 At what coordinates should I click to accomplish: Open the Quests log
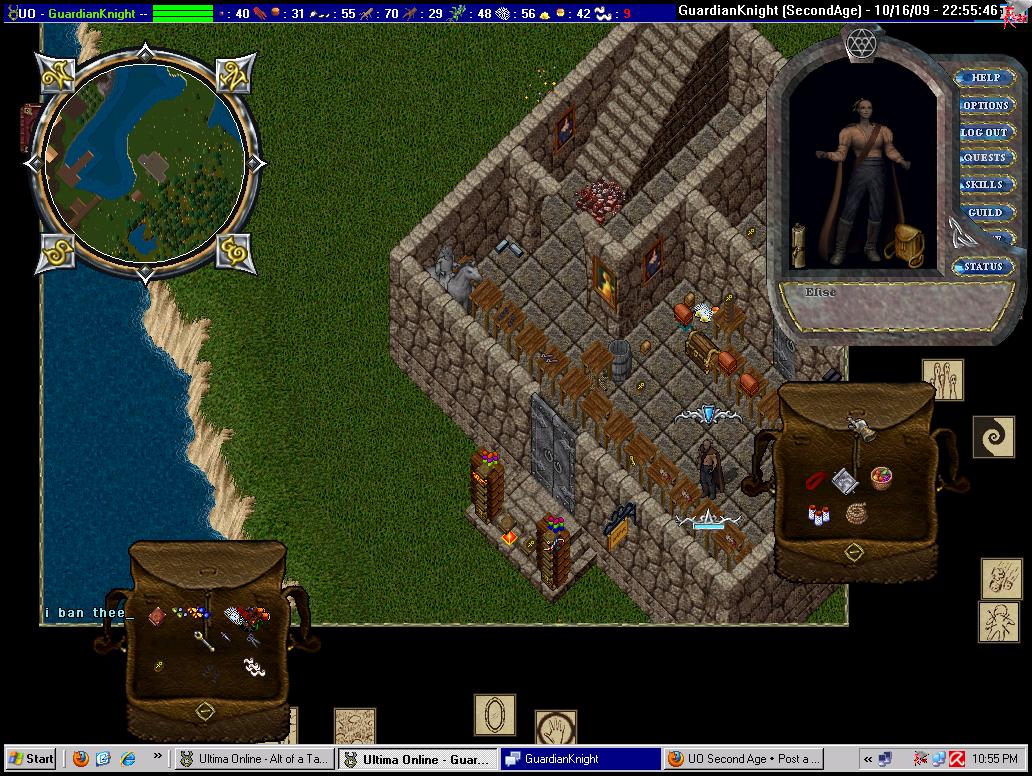pos(984,158)
